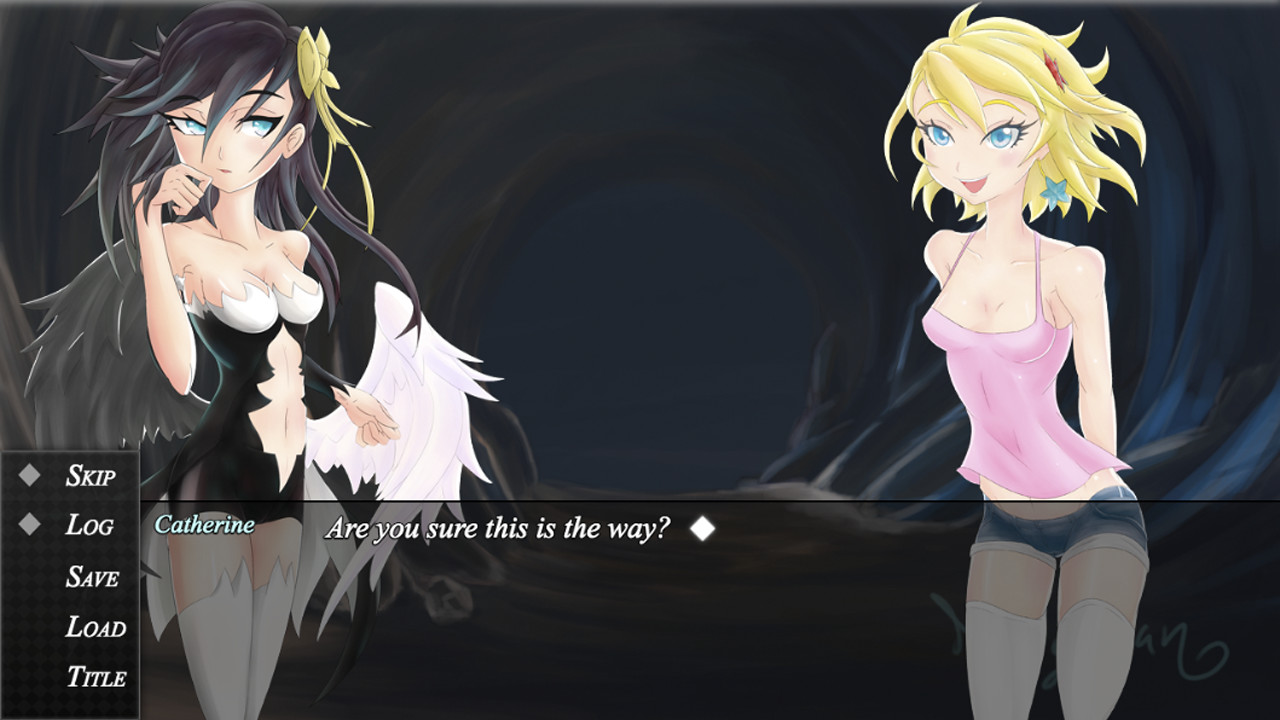Click the diamond icon beside Log
Image resolution: width=1280 pixels, height=720 pixels.
pyautogui.click(x=30, y=526)
